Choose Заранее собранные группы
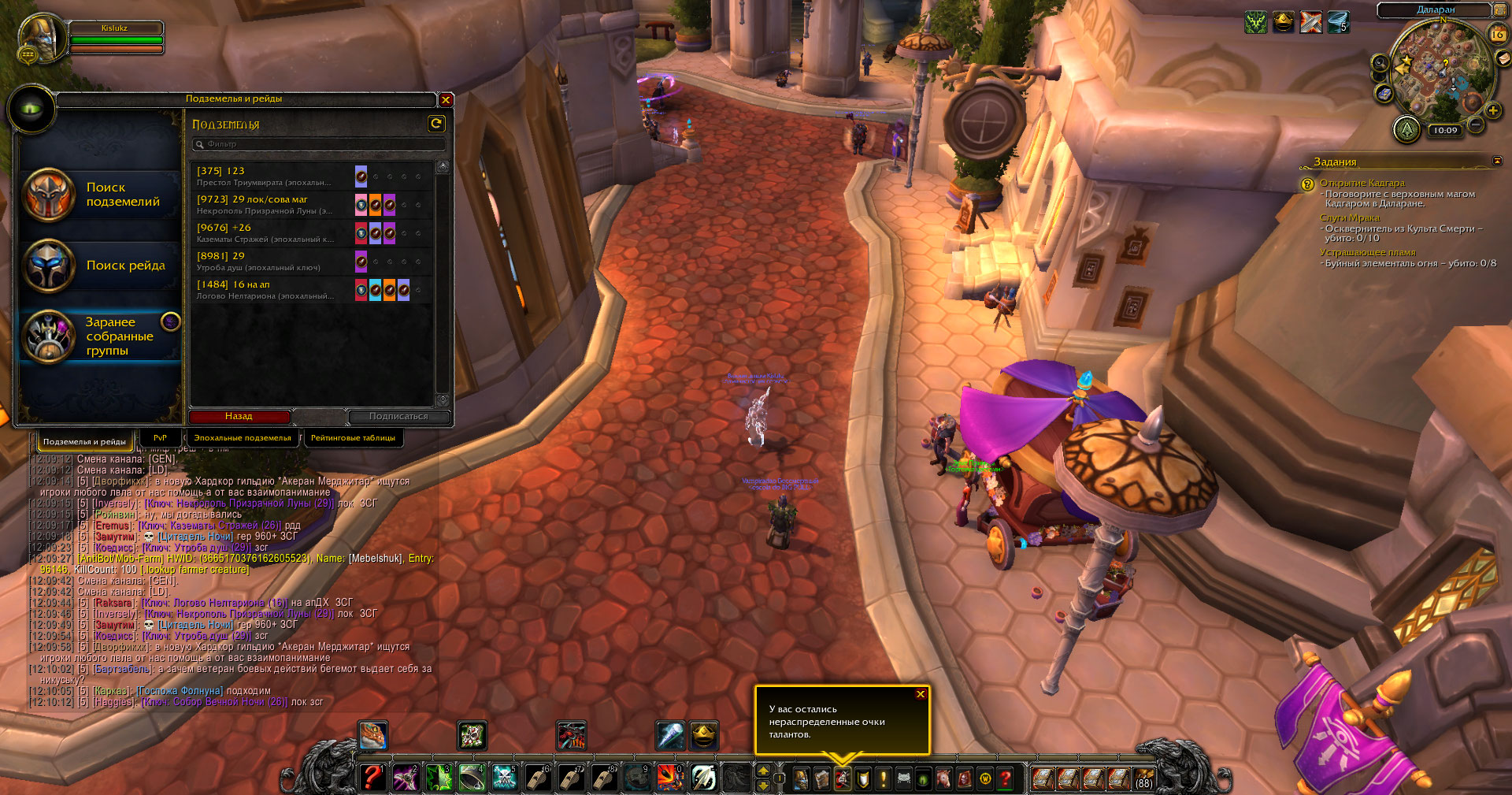Image resolution: width=1512 pixels, height=795 pixels. [101, 336]
